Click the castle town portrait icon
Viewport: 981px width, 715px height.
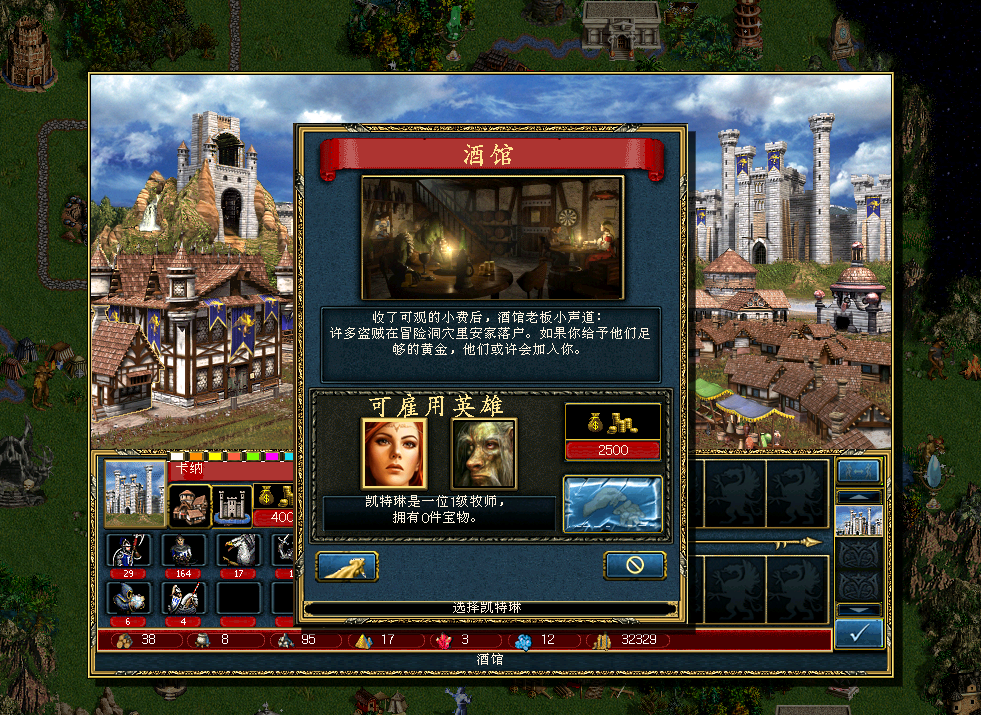[134, 491]
